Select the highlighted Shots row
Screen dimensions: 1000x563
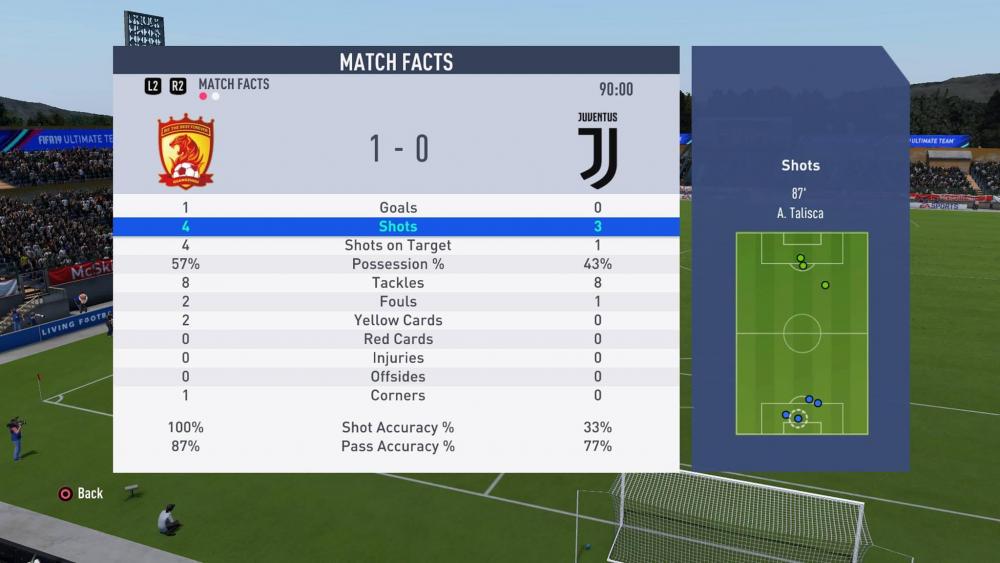[397, 227]
